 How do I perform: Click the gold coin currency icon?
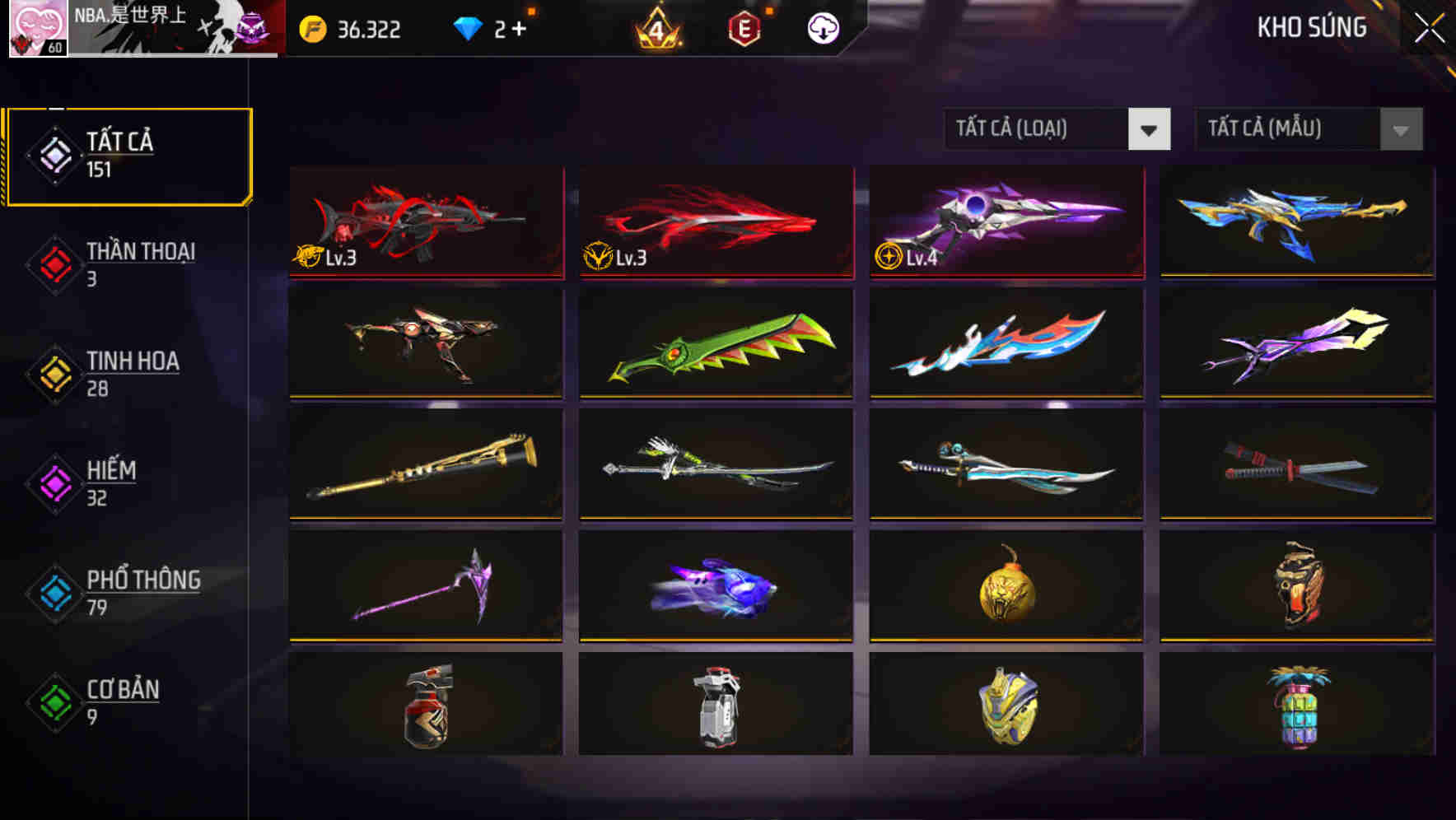click(x=311, y=30)
